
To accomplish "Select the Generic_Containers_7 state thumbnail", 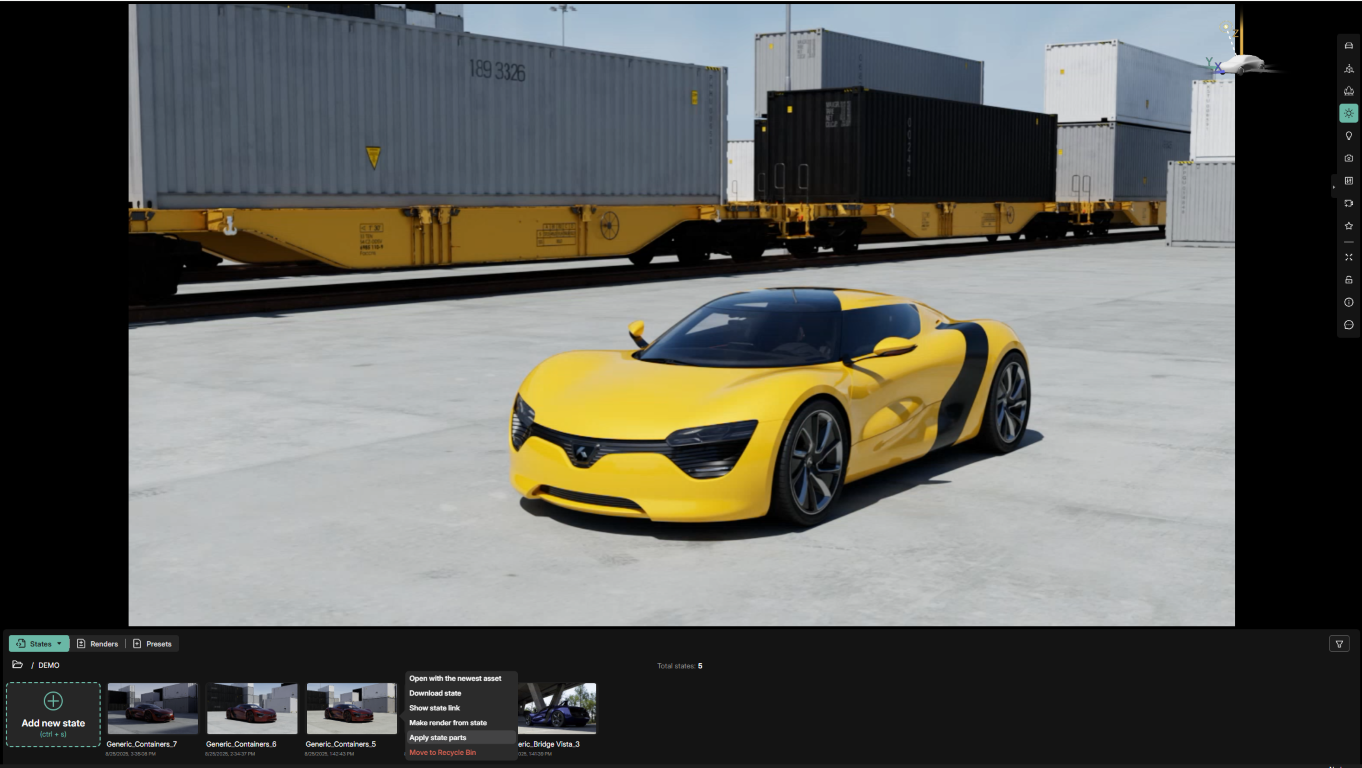I will 152,708.
